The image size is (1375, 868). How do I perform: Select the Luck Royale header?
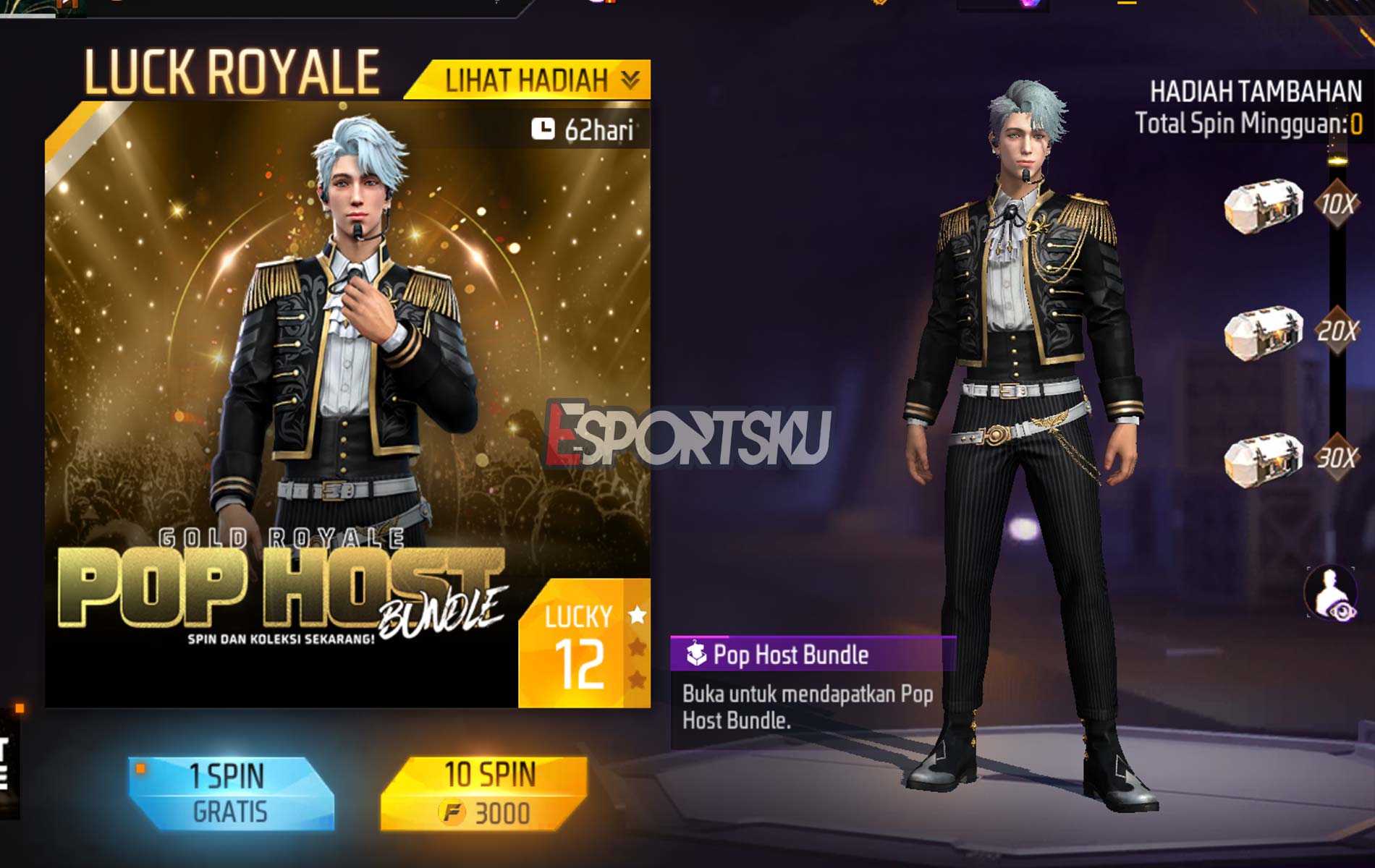click(x=232, y=70)
